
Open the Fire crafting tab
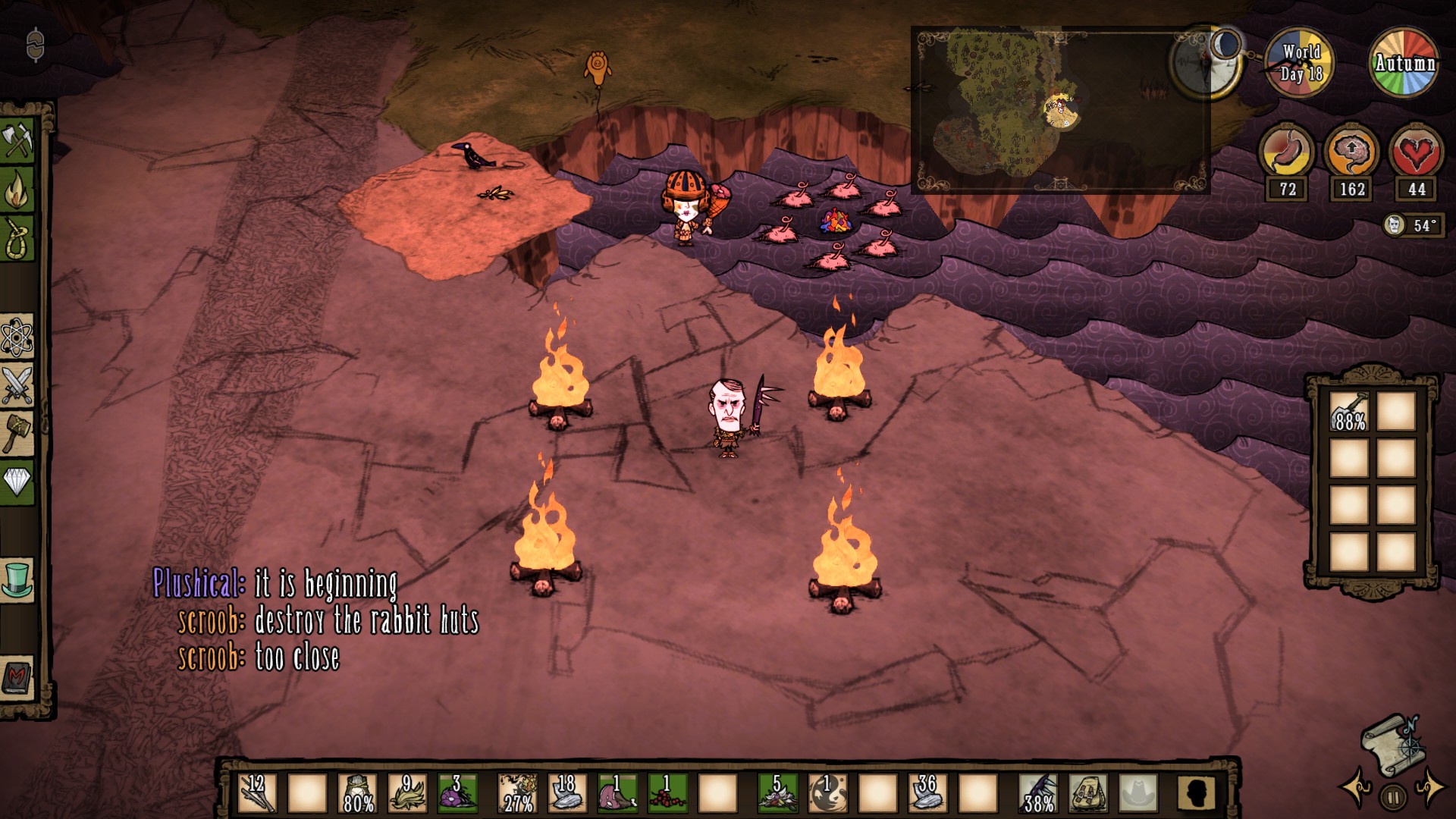coord(18,189)
